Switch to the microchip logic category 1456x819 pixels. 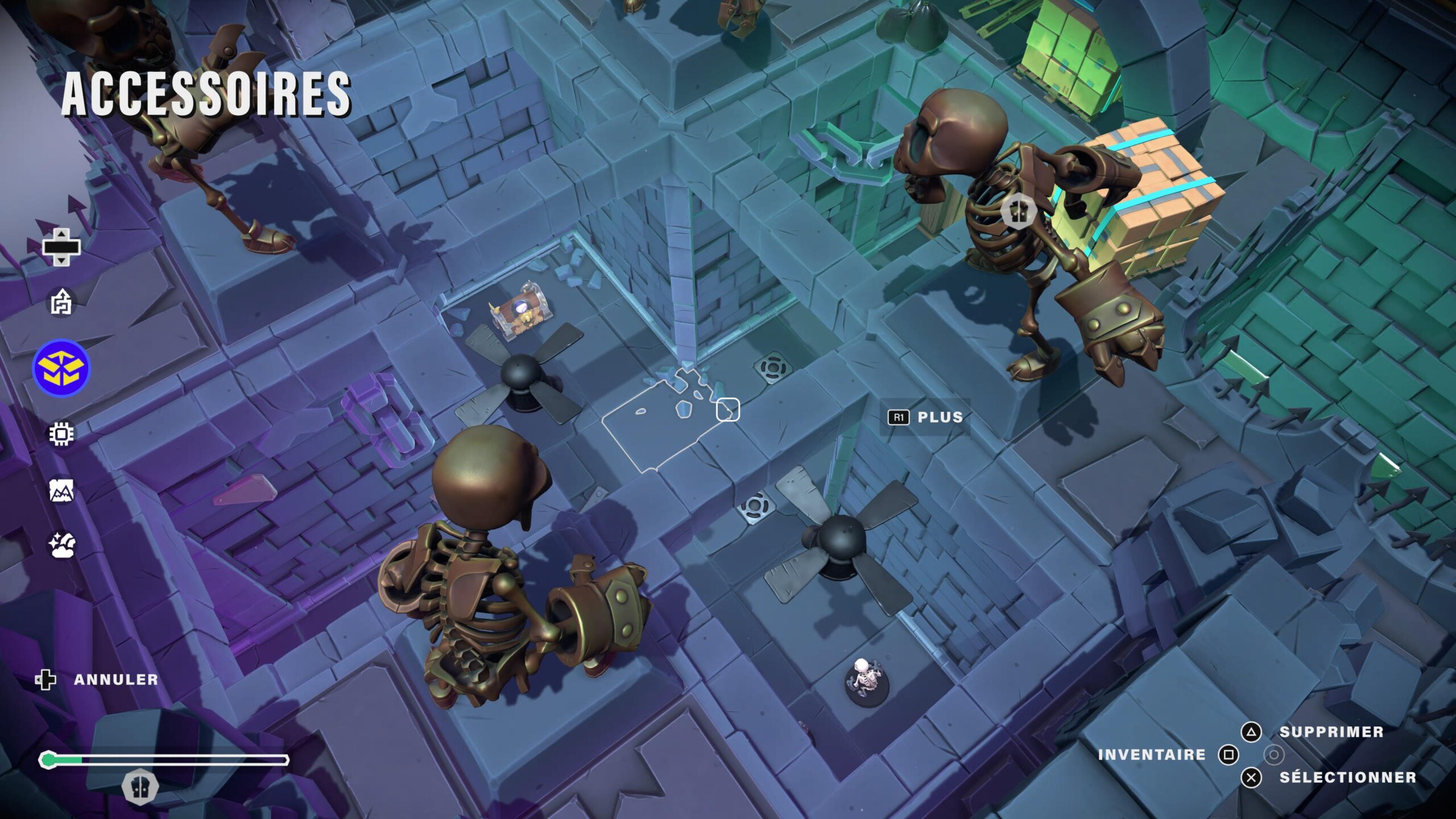pos(61,435)
